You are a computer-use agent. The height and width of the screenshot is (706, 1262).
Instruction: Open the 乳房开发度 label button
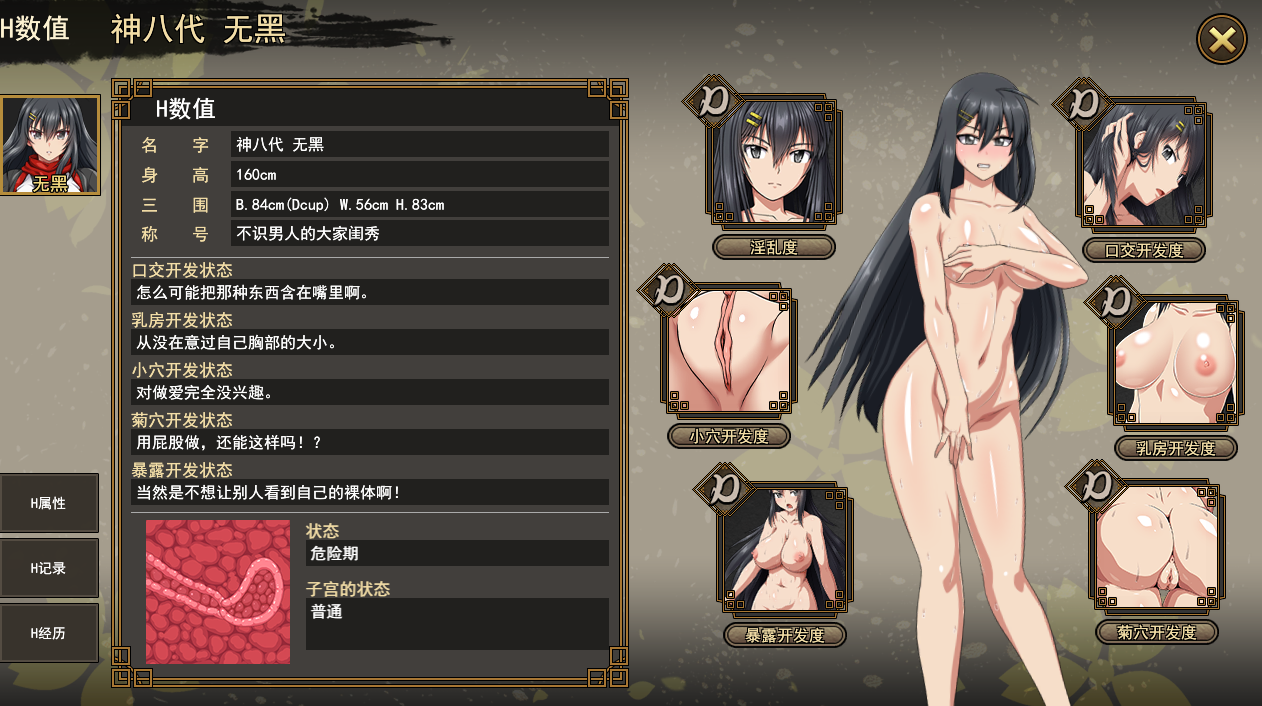[1176, 448]
